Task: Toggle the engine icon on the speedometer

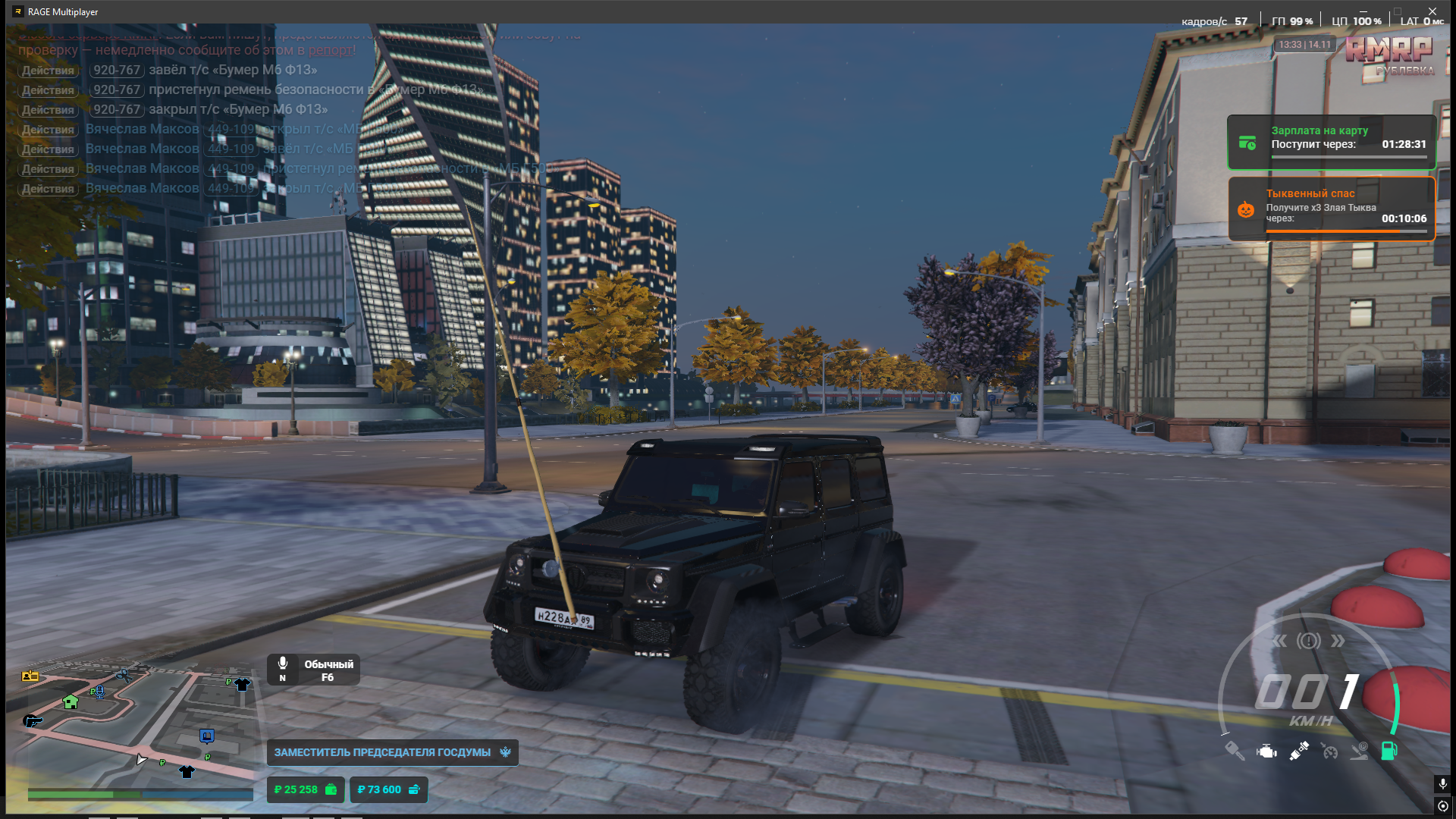Action: (1266, 752)
